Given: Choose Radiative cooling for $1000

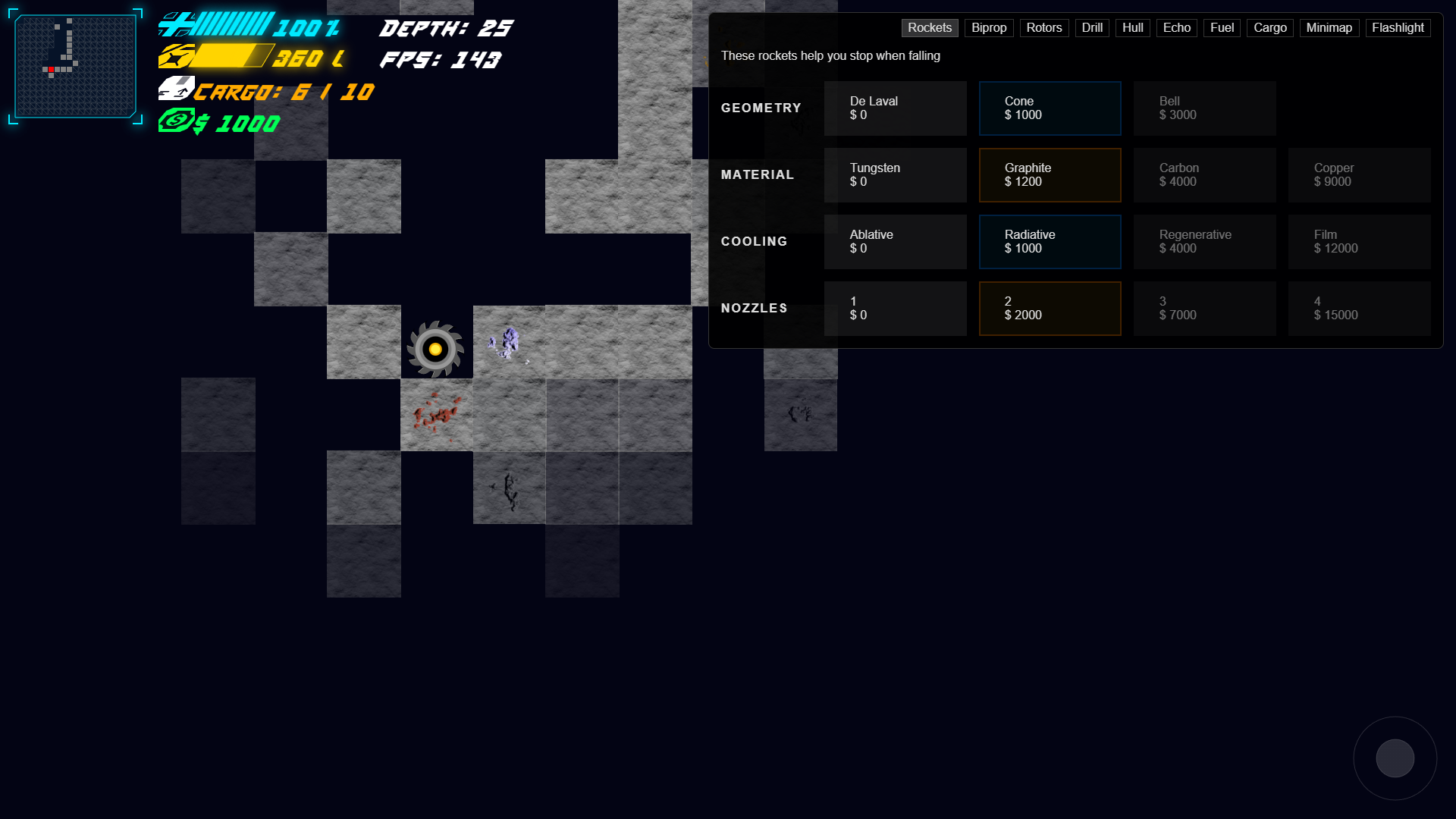Looking at the screenshot, I should coord(1050,242).
